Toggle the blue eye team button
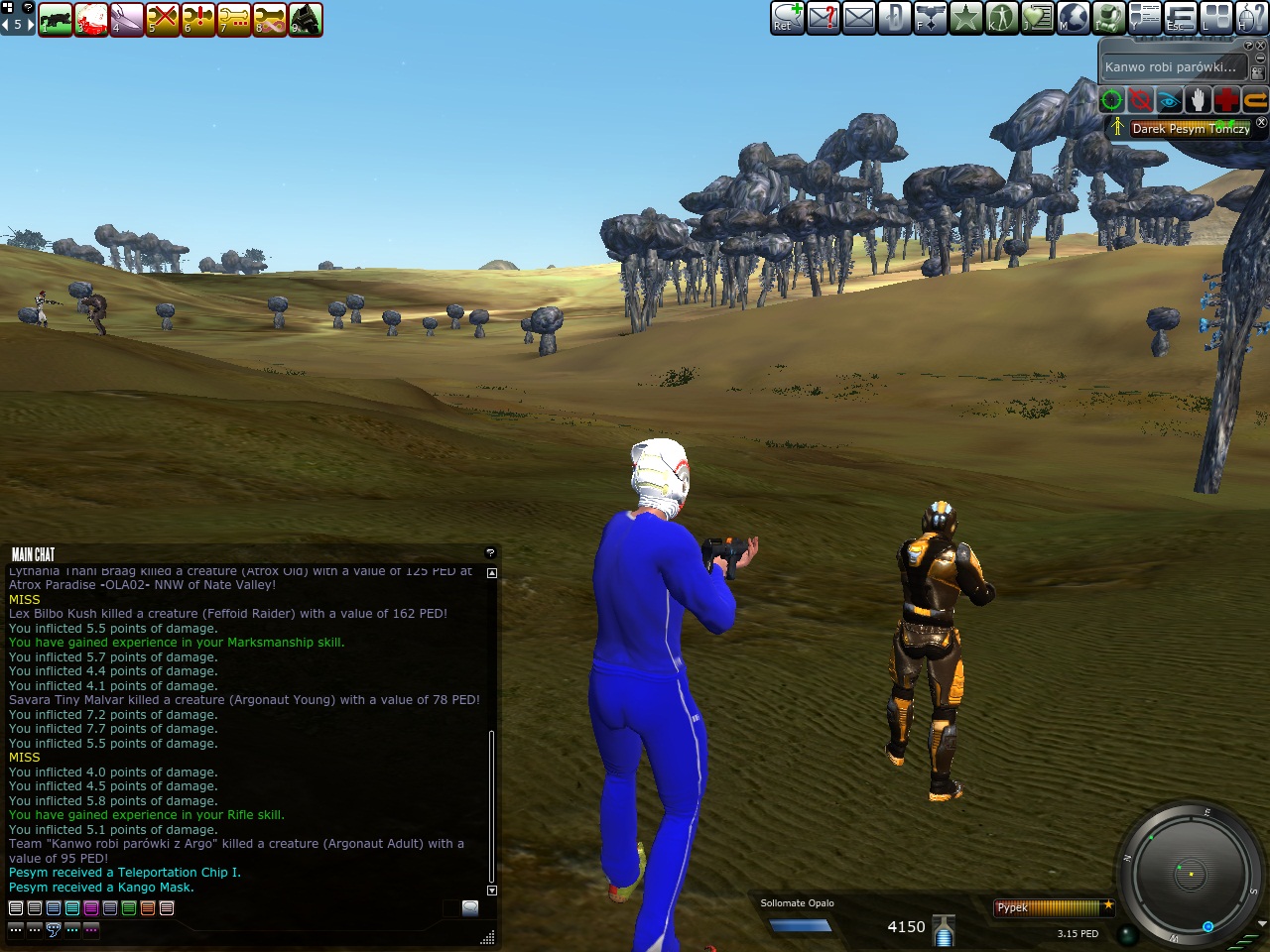 pos(1169,100)
